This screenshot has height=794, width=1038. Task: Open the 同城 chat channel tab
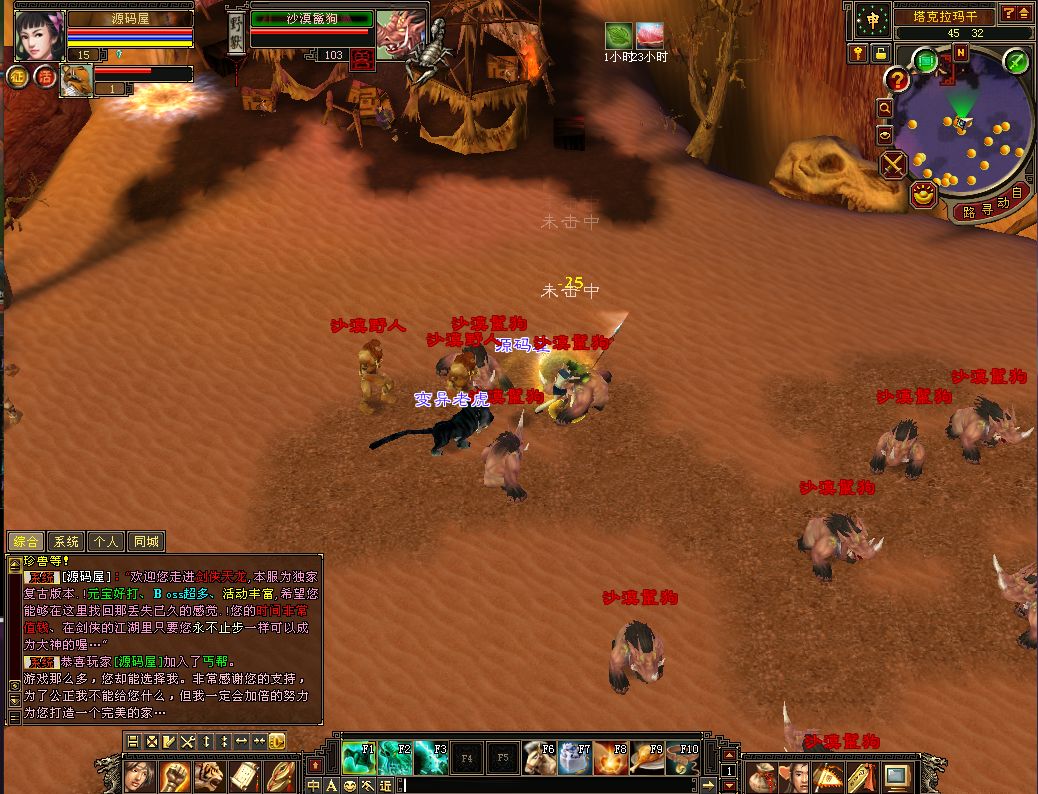click(x=145, y=542)
